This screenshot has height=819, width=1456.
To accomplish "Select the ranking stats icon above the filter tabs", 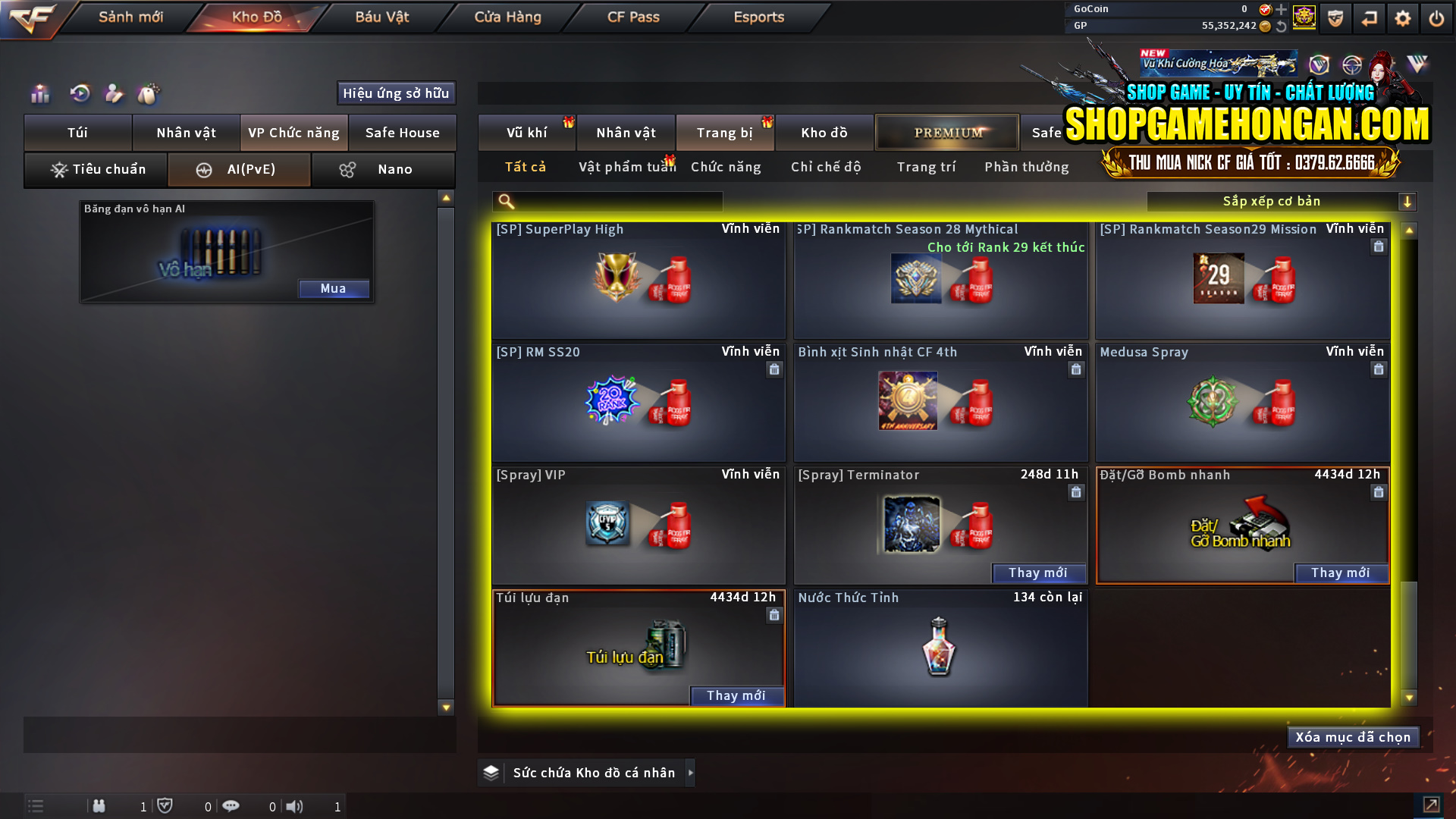I will 39,94.
